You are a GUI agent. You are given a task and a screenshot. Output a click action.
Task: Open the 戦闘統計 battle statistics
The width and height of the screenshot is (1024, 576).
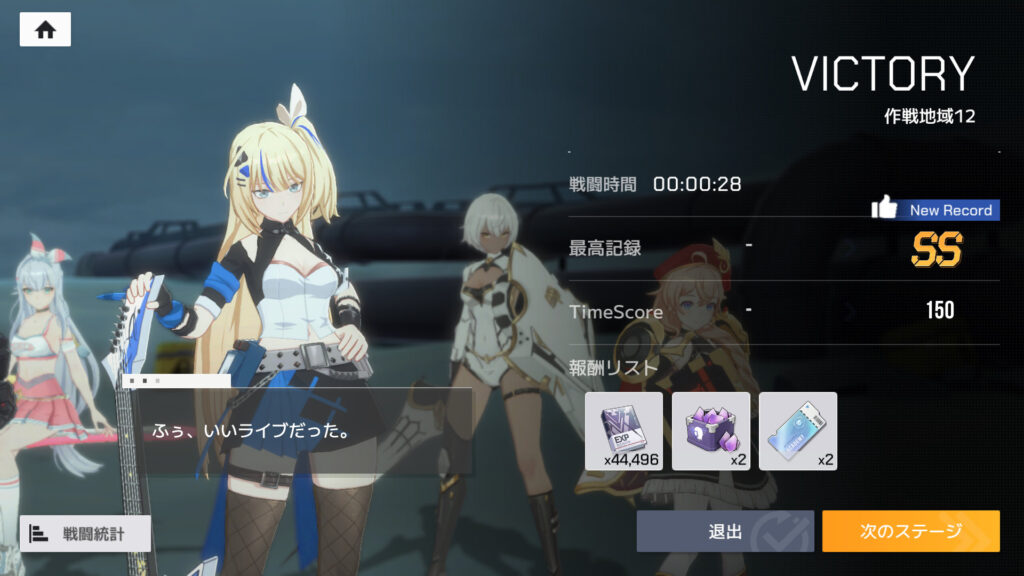(x=85, y=533)
